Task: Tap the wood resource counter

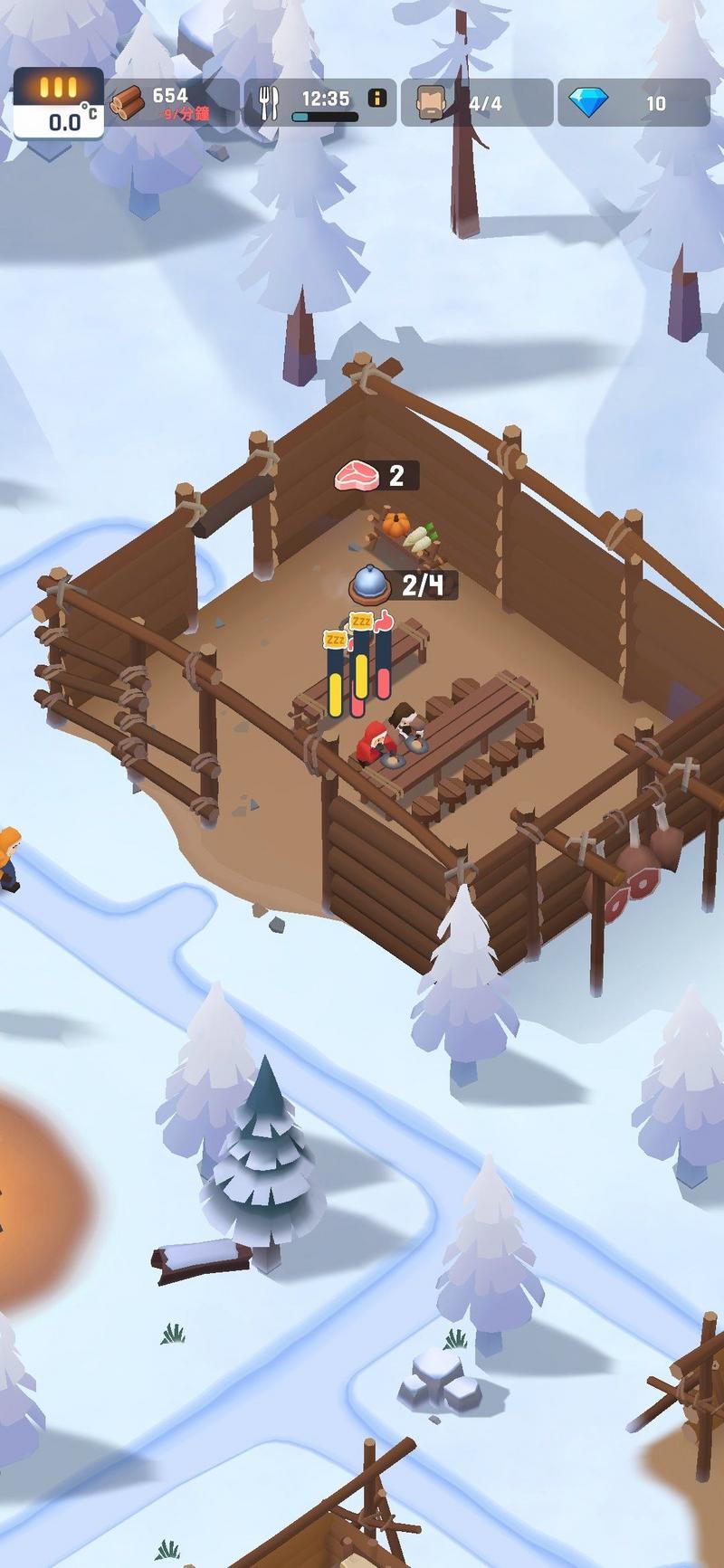Action: tap(172, 103)
